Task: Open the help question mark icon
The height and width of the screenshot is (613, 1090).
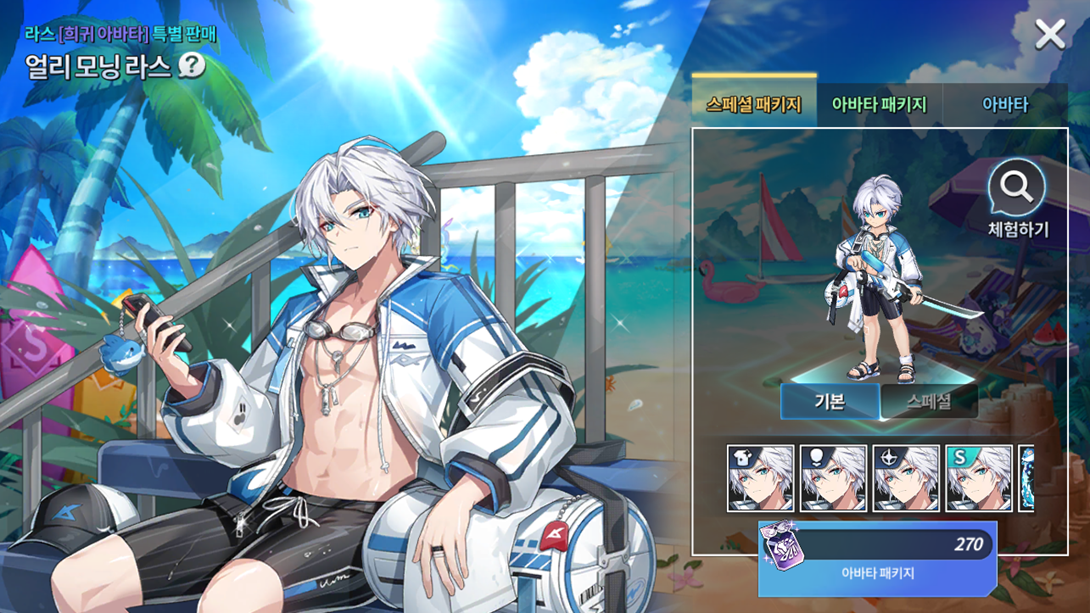Action: pos(191,66)
